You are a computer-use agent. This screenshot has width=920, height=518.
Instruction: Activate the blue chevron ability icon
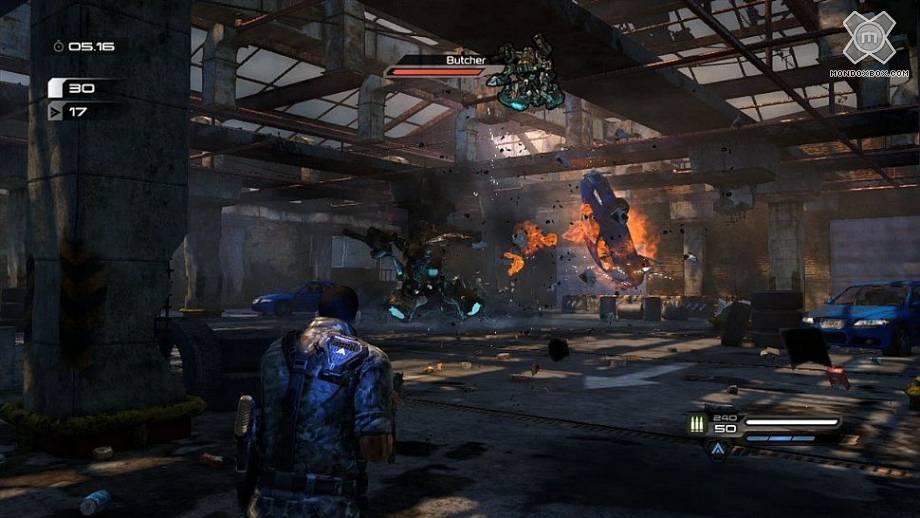point(718,451)
